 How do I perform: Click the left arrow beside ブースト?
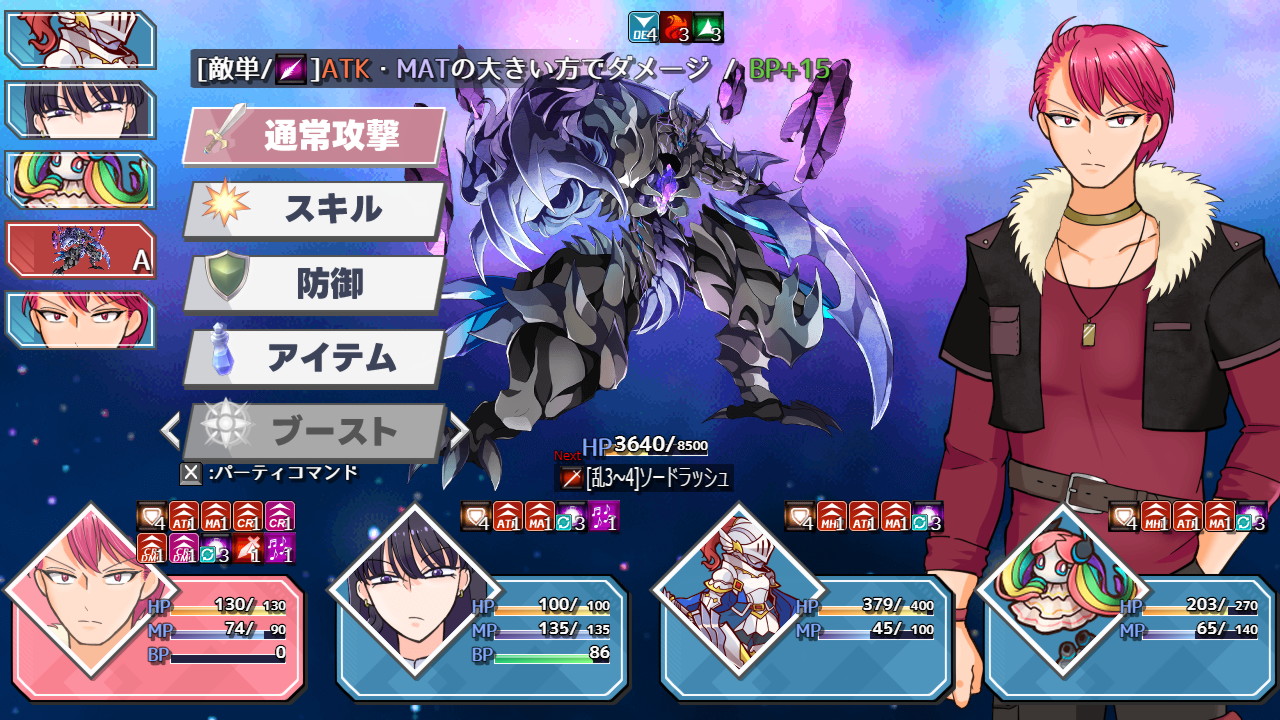pos(172,430)
